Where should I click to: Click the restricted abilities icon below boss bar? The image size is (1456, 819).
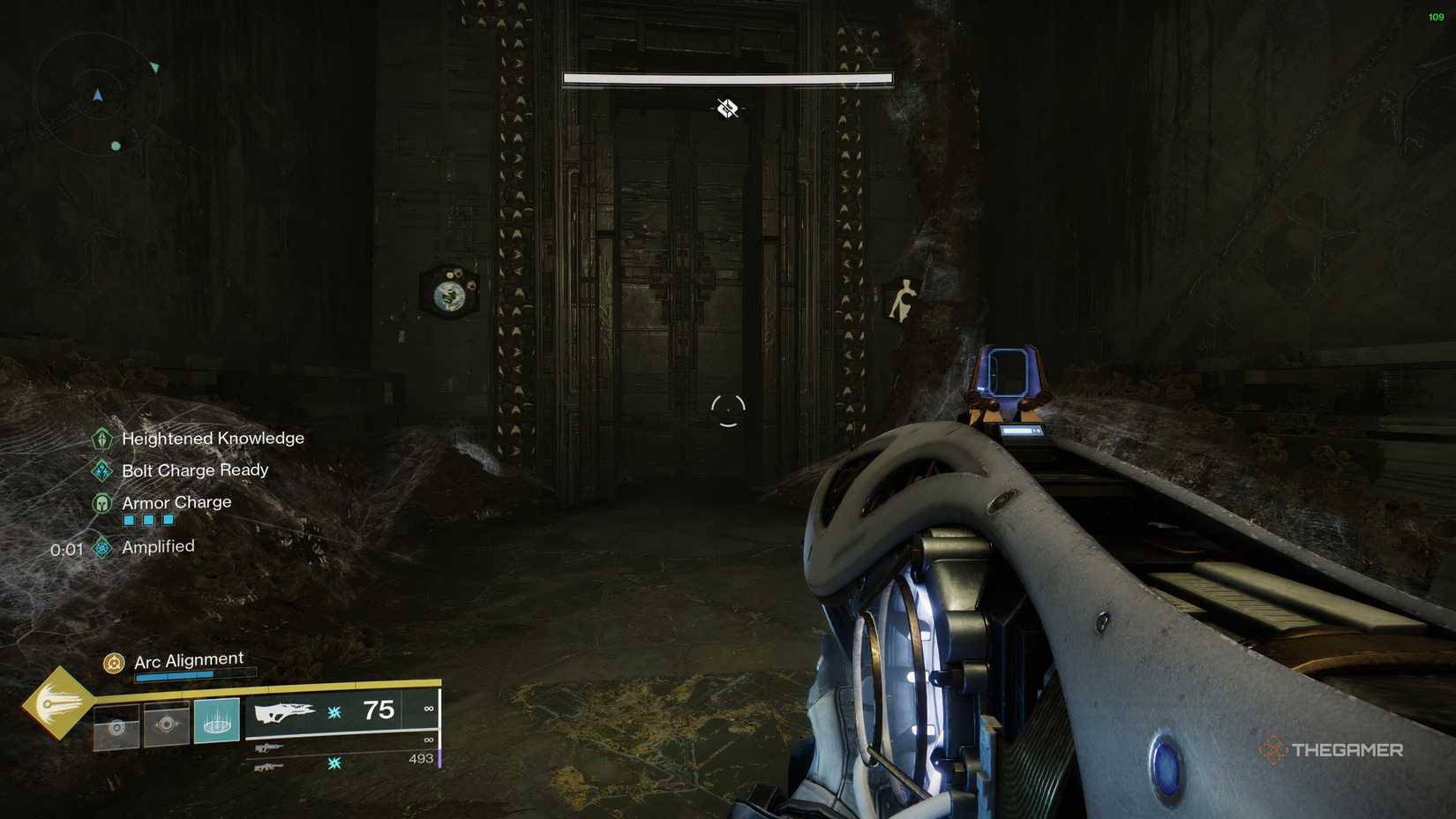coord(725,108)
